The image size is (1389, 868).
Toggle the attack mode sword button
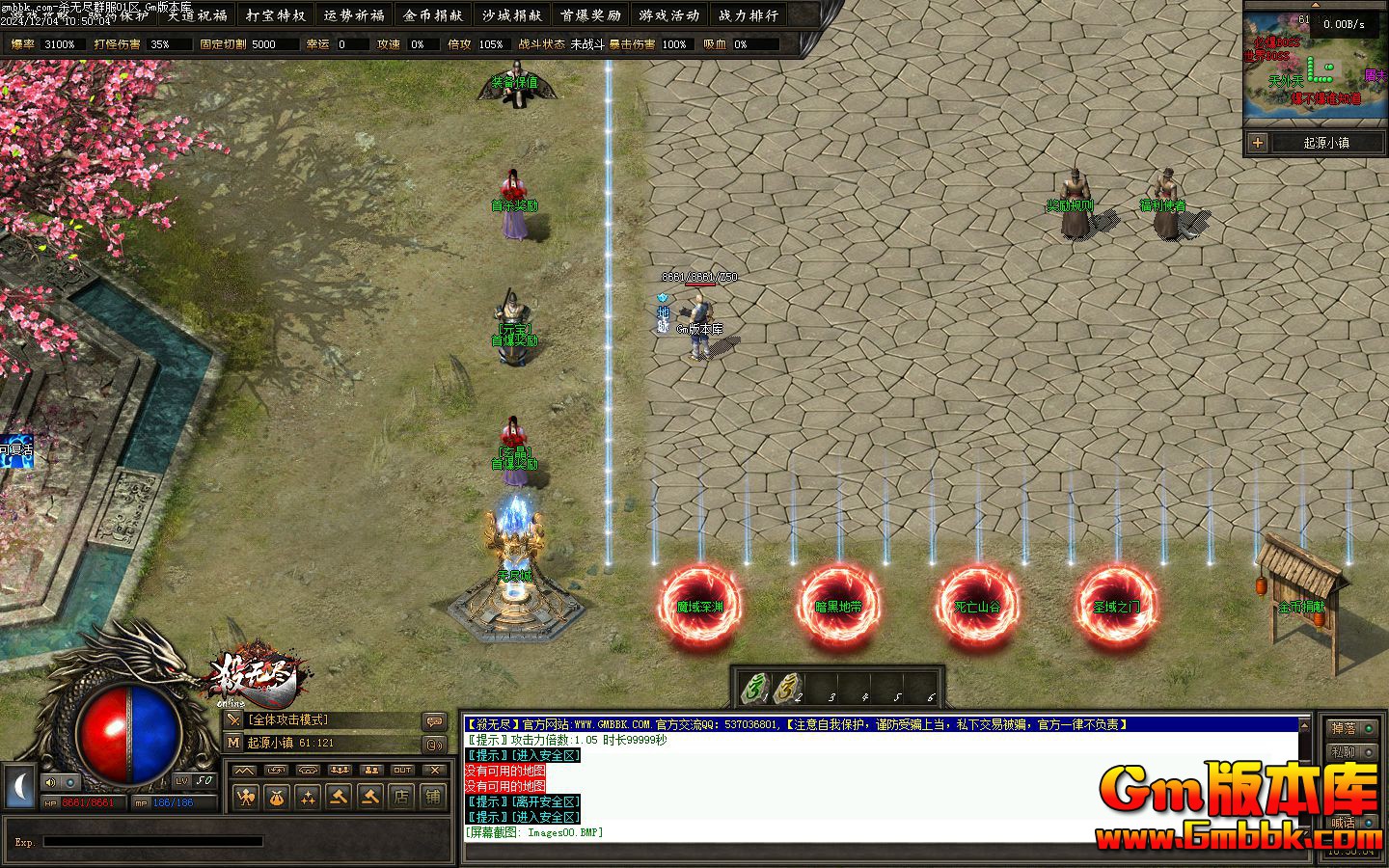pos(233,719)
